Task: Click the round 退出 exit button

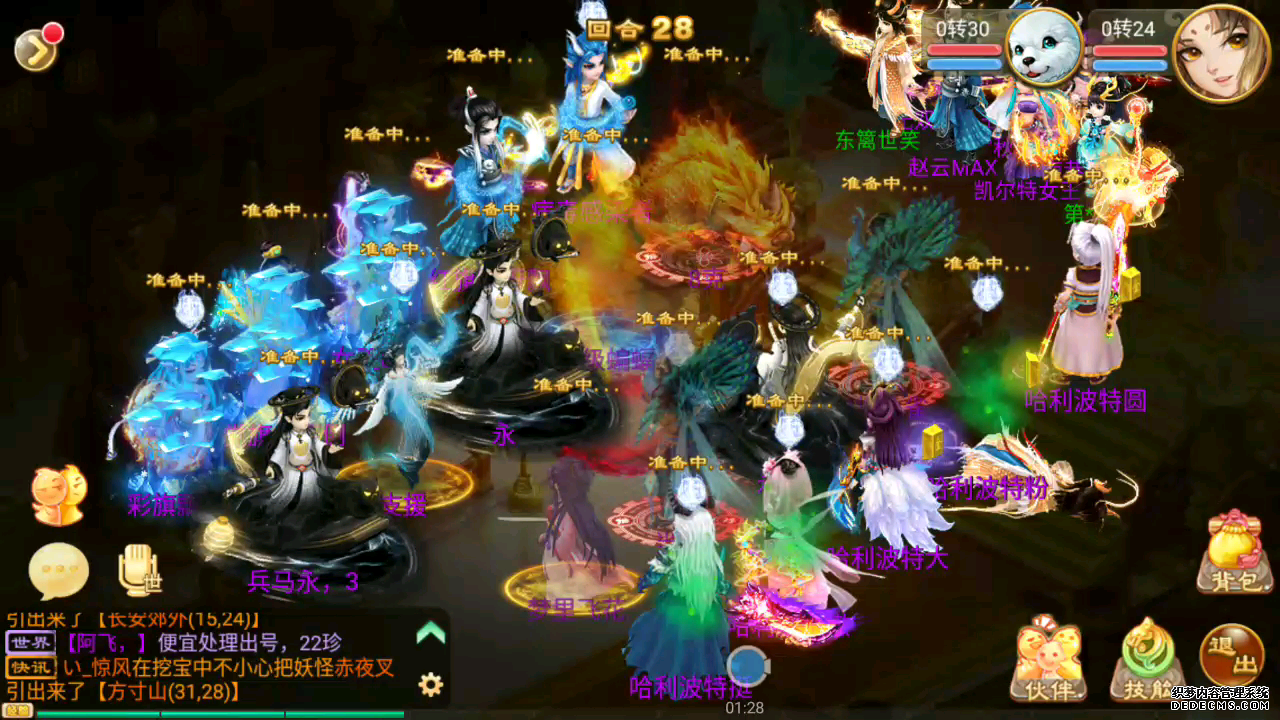Action: pyautogui.click(x=1231, y=655)
